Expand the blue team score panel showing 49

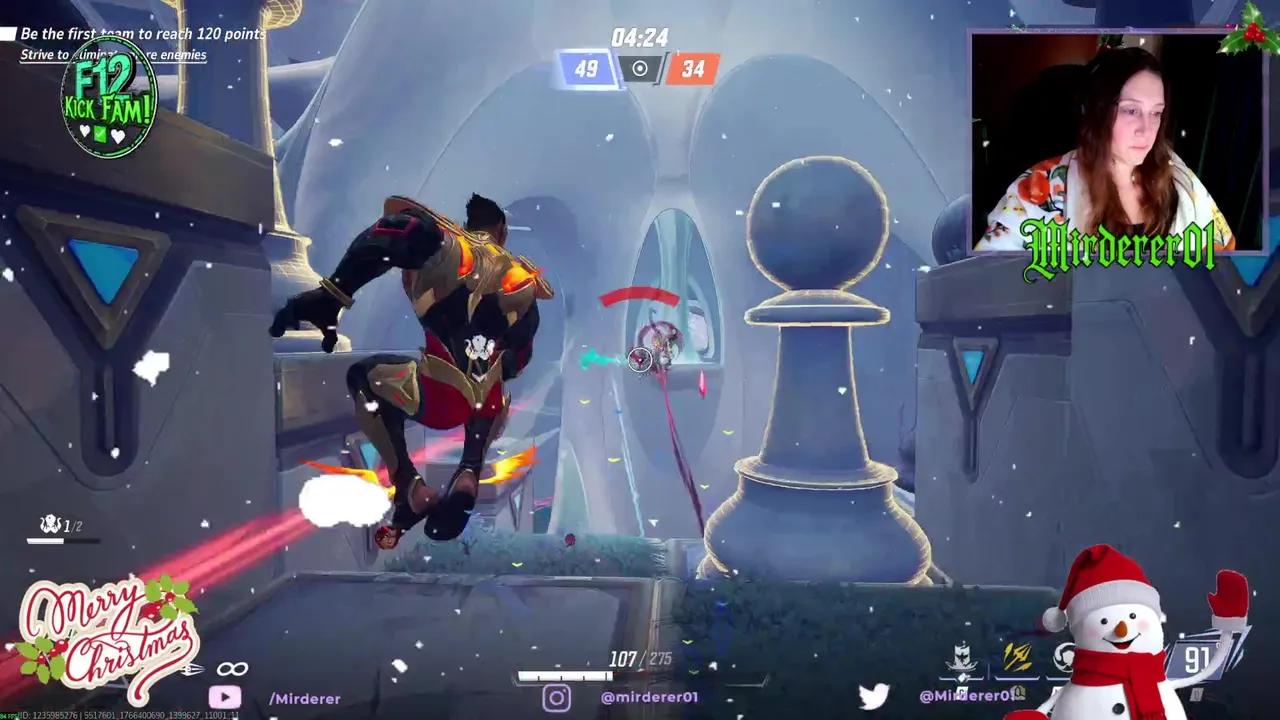tap(588, 68)
